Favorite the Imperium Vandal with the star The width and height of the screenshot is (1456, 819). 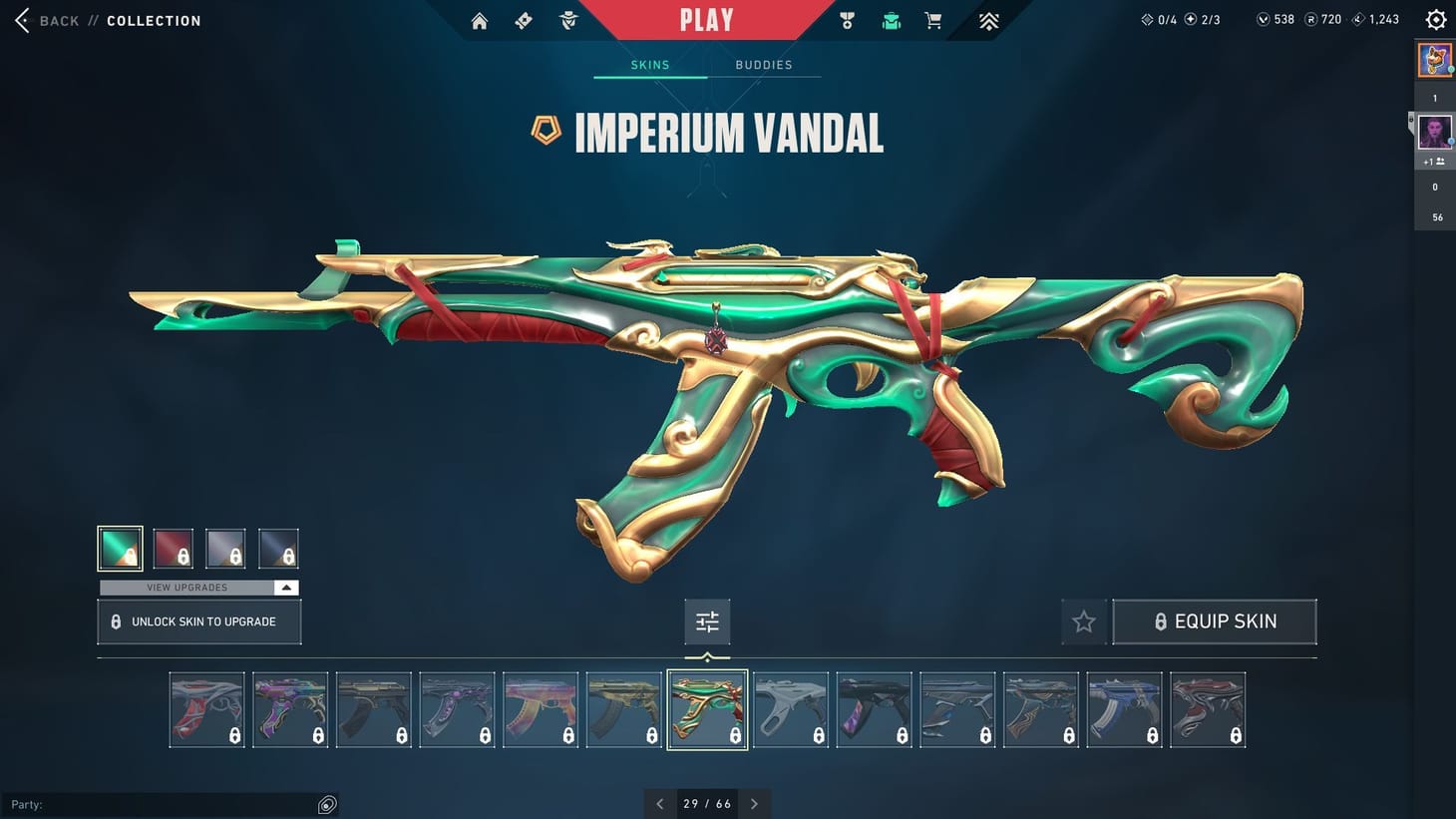point(1083,620)
